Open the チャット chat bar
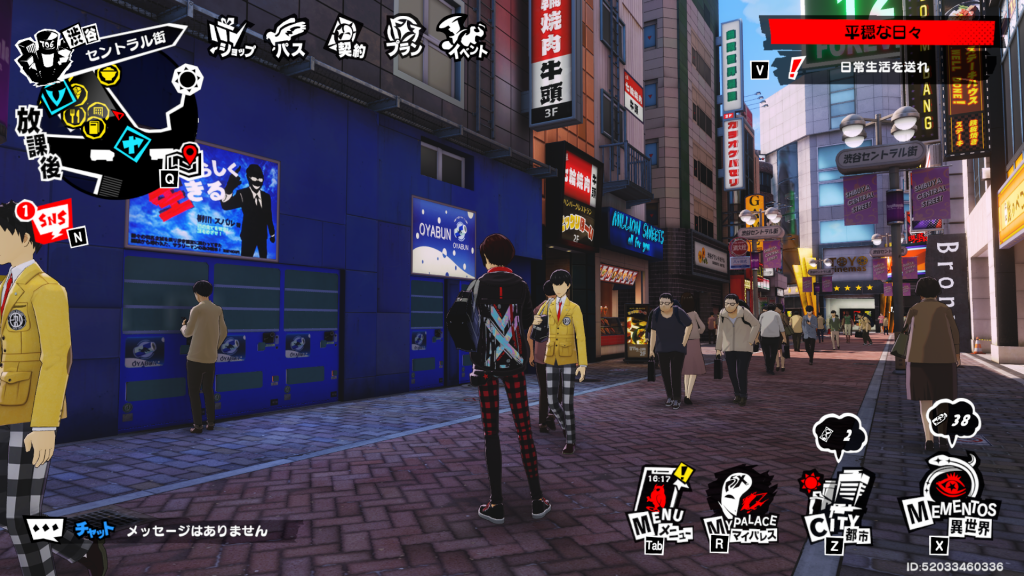The height and width of the screenshot is (576, 1024). [x=150, y=531]
